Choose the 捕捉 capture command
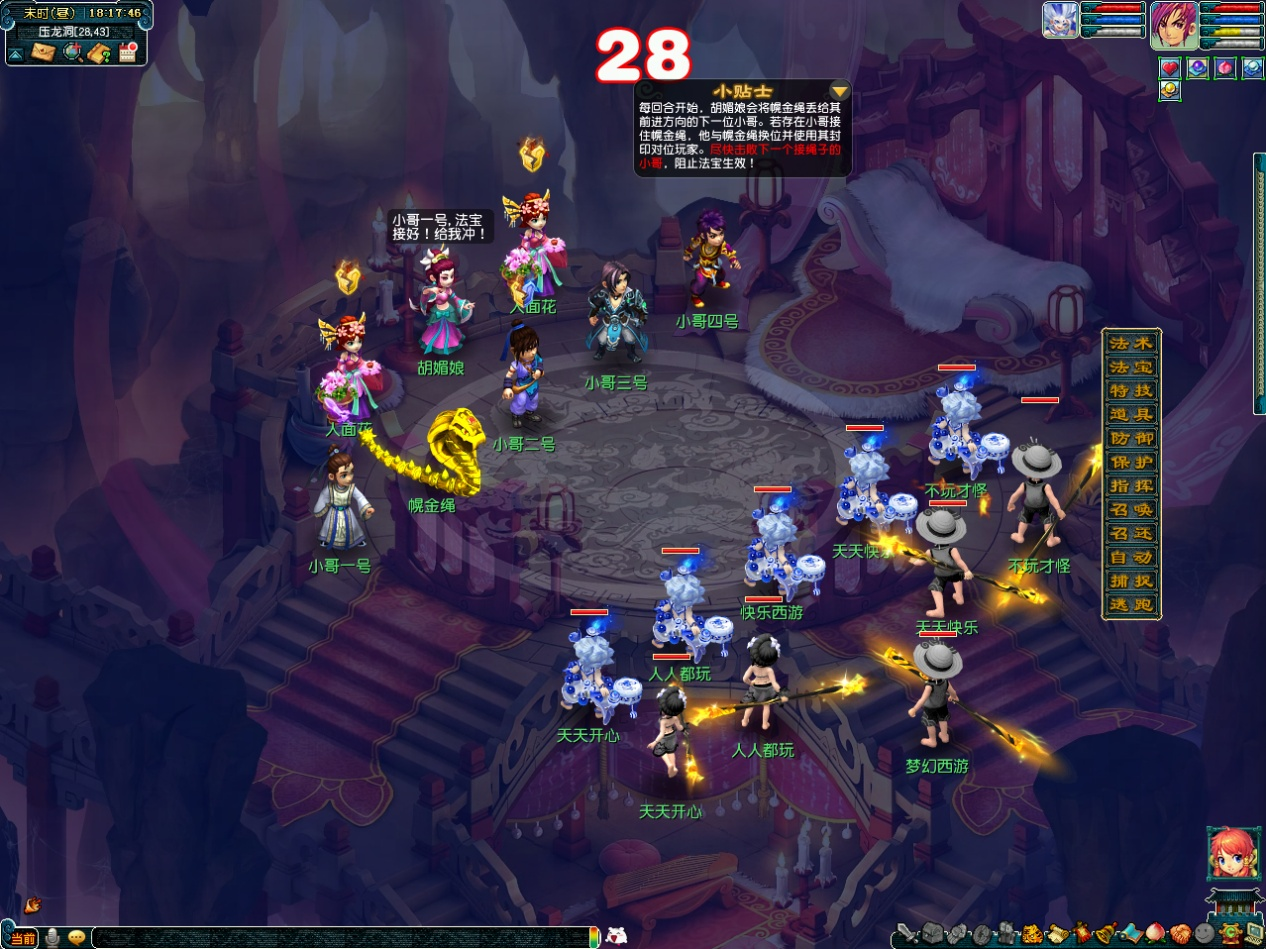This screenshot has width=1266, height=949. (x=1131, y=581)
